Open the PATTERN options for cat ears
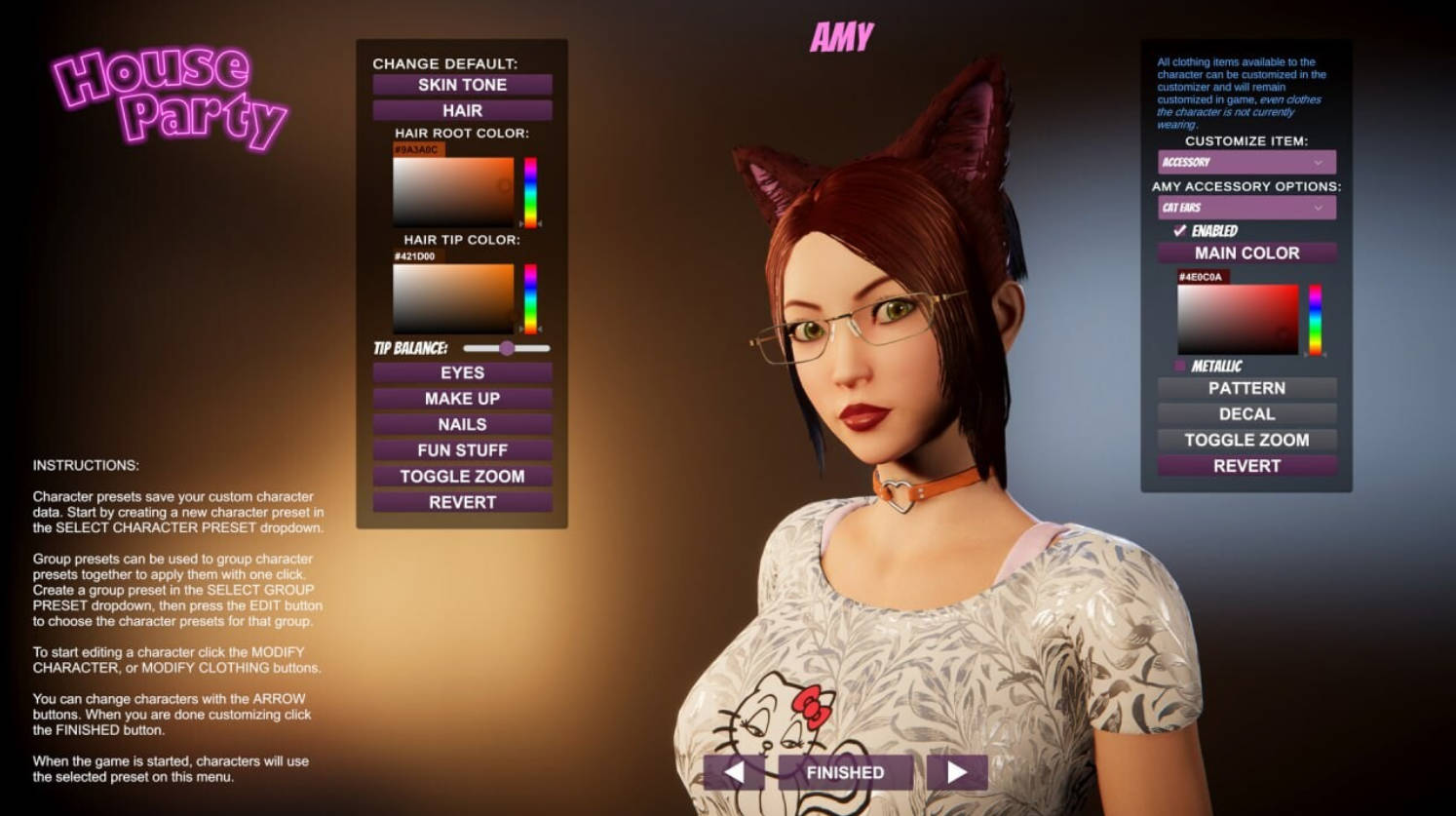The width and height of the screenshot is (1456, 816). coord(1246,387)
